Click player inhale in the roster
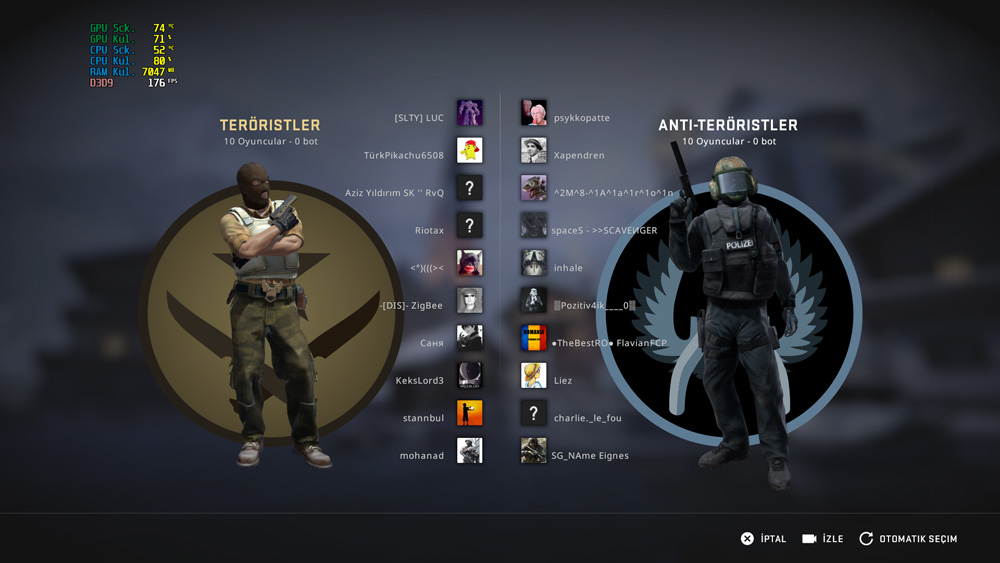The height and width of the screenshot is (563, 1000). (x=568, y=268)
